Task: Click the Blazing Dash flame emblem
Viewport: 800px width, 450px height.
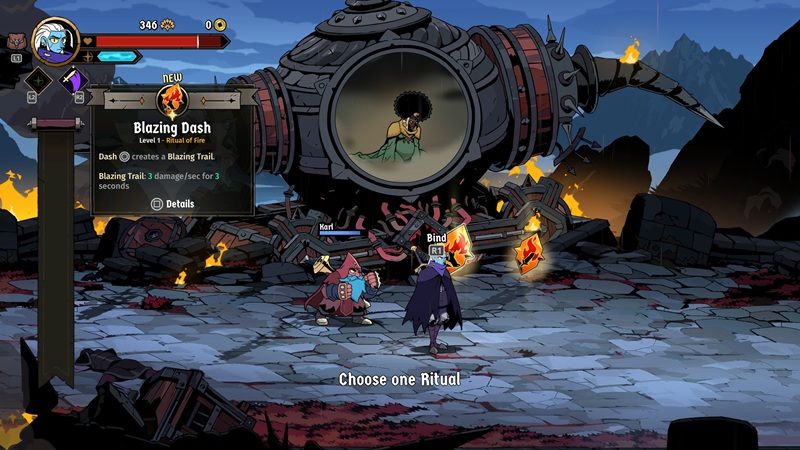Action: [171, 101]
